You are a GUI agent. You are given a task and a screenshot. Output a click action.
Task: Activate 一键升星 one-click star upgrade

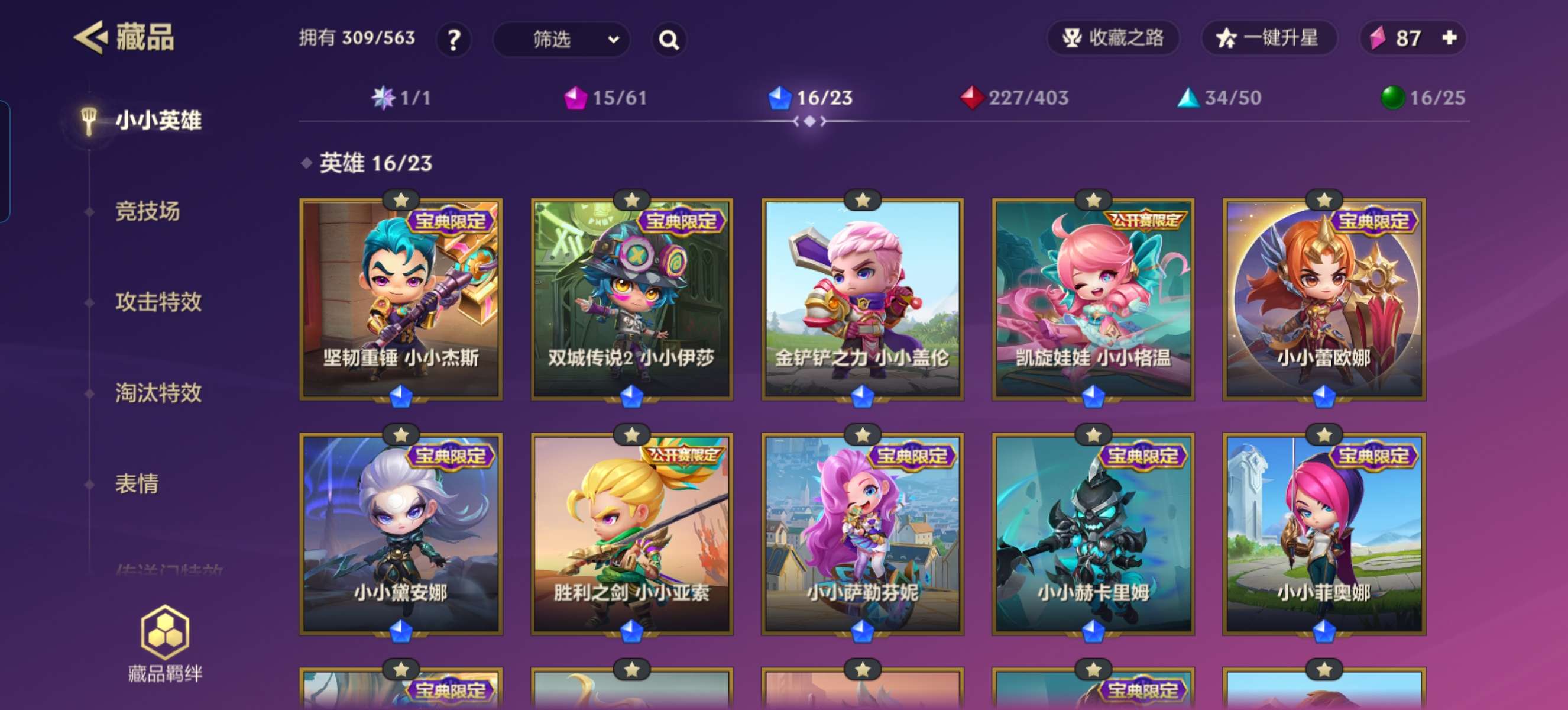tap(1268, 38)
